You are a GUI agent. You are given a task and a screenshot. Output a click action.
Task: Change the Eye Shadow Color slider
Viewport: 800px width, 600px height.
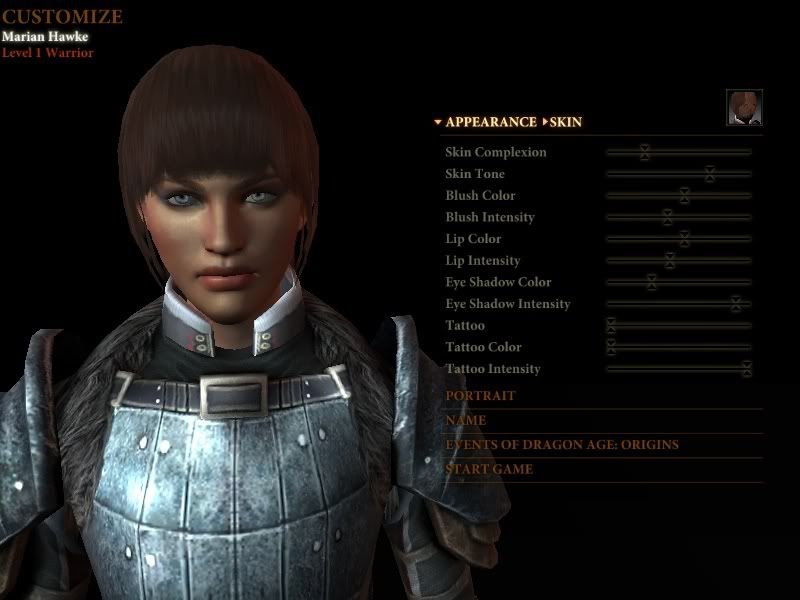[x=651, y=282]
